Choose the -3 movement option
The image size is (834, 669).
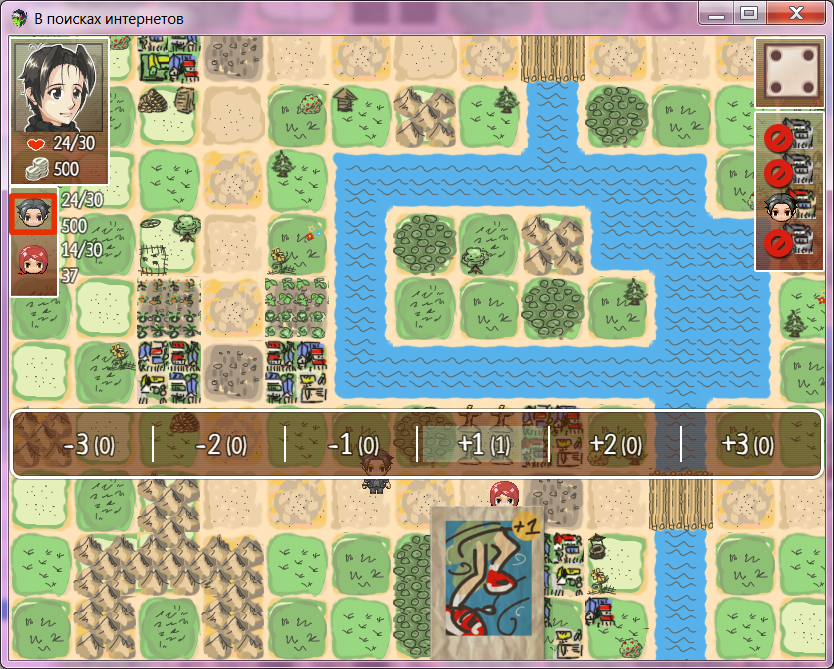[x=82, y=444]
